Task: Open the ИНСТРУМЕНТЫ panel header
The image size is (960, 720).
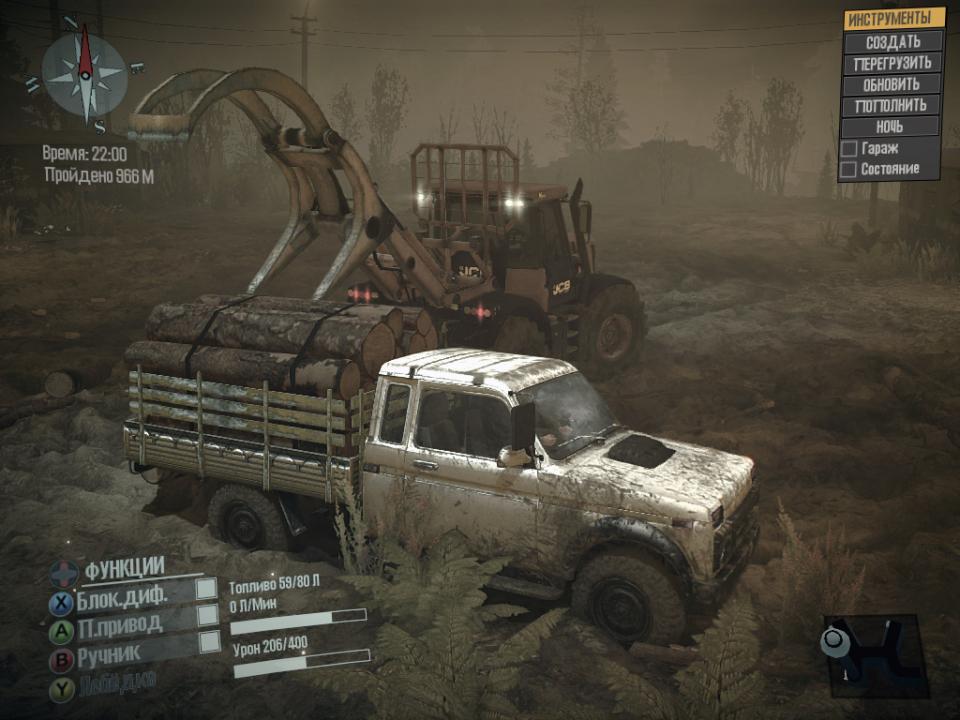Action: tap(893, 19)
